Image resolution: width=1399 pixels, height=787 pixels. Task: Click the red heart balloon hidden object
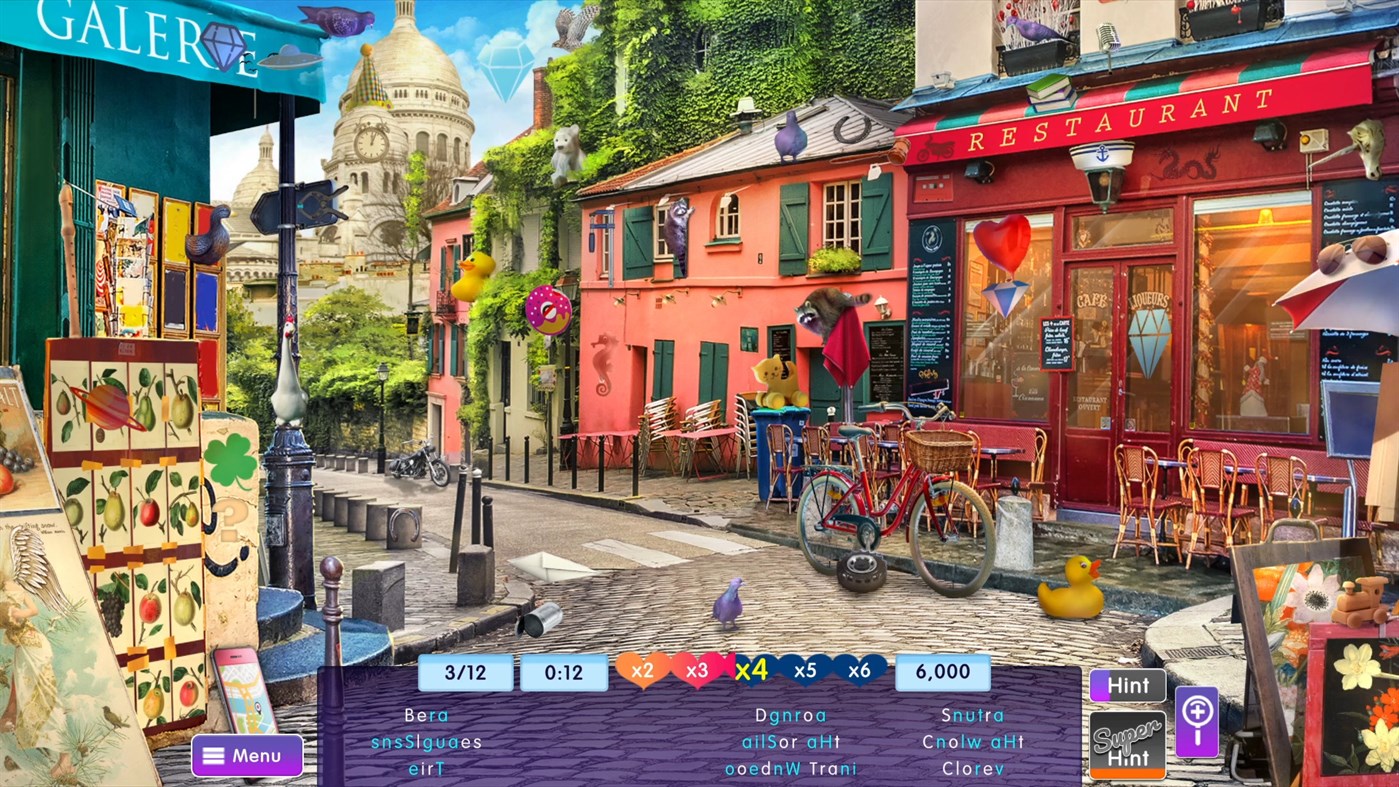[1001, 240]
